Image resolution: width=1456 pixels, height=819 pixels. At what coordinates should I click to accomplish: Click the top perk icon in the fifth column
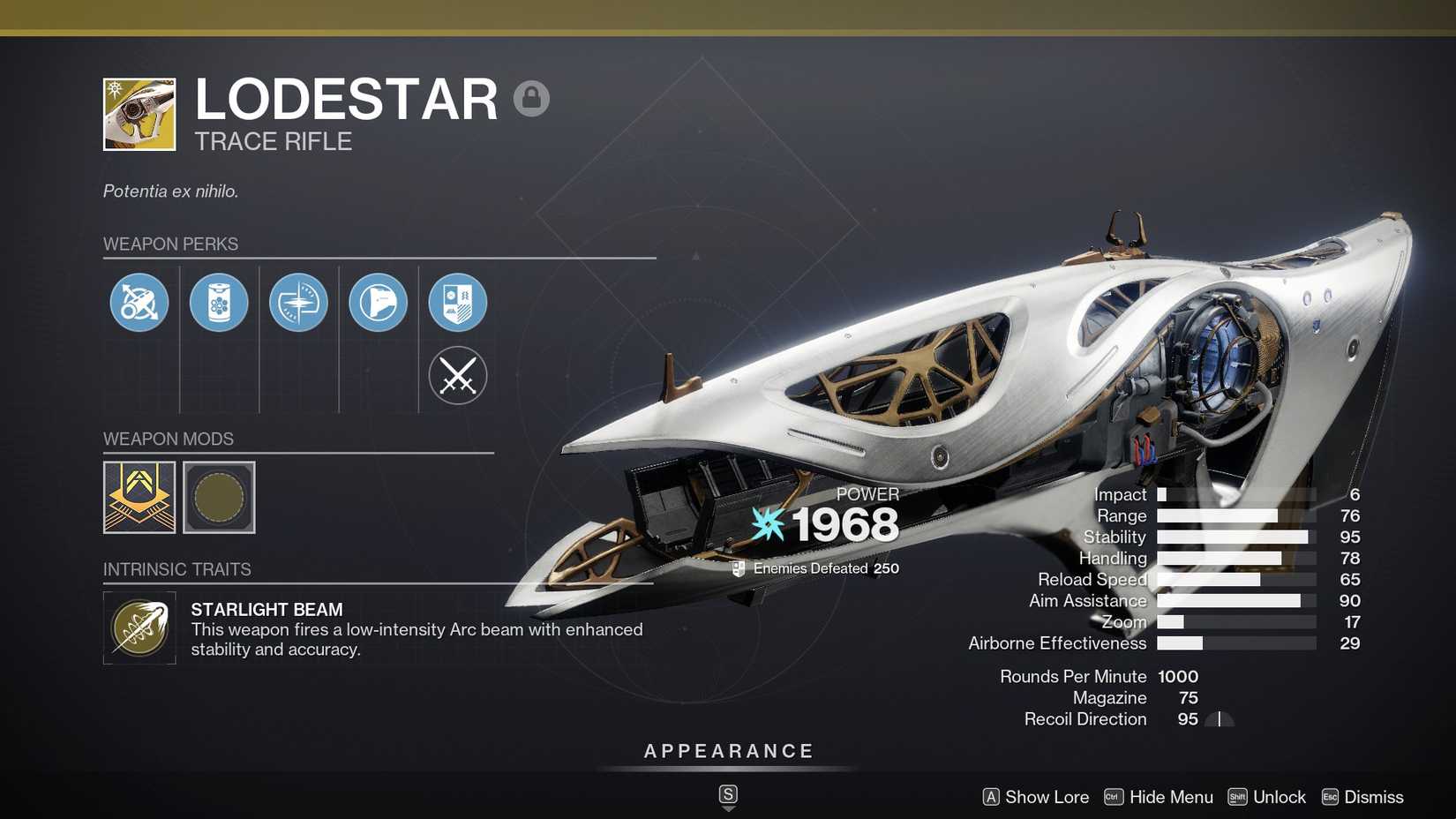pyautogui.click(x=457, y=302)
